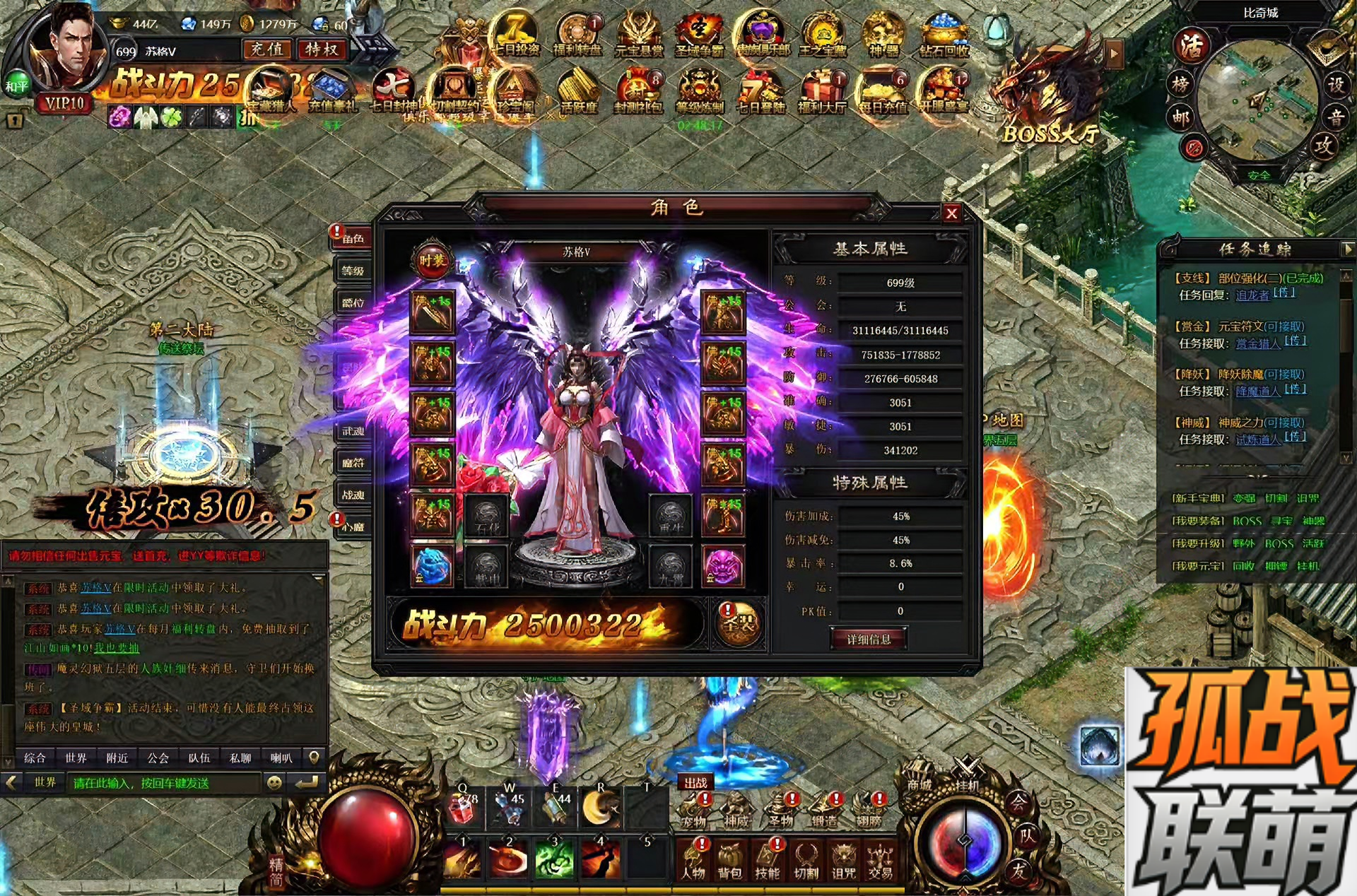Open the 技能 skills menu
This screenshot has height=896, width=1357.
767,861
